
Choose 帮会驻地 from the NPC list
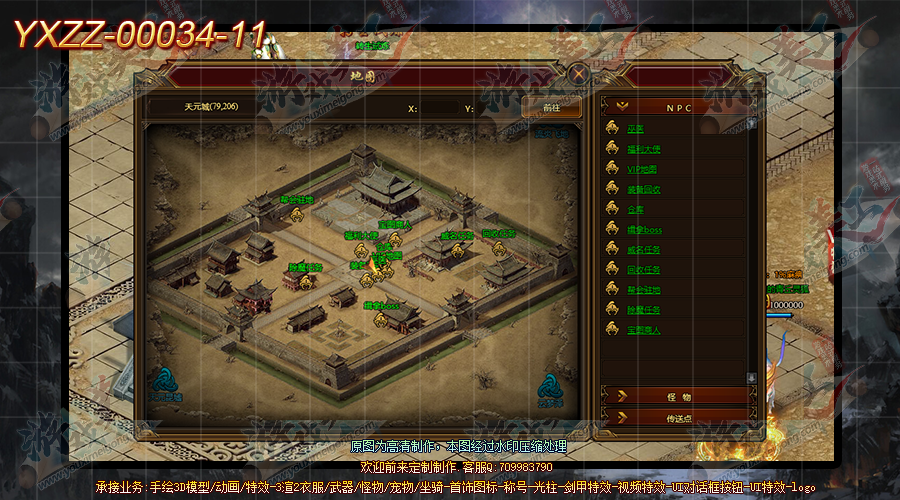click(644, 289)
